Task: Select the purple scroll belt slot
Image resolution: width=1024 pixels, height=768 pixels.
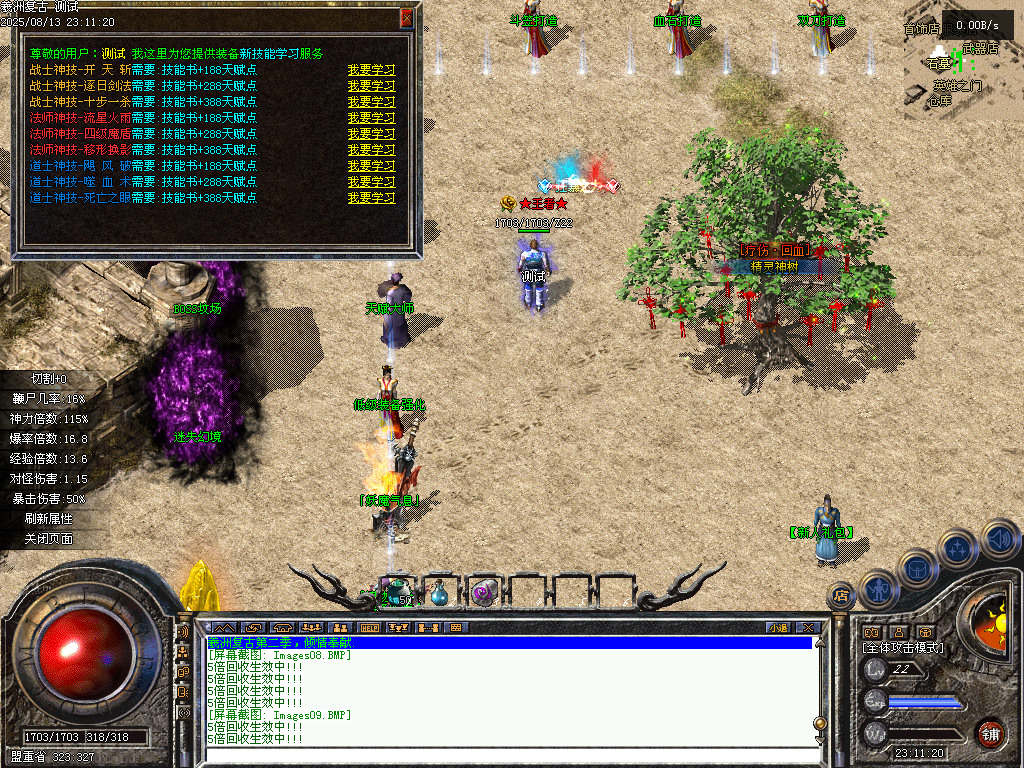Action: (x=484, y=592)
